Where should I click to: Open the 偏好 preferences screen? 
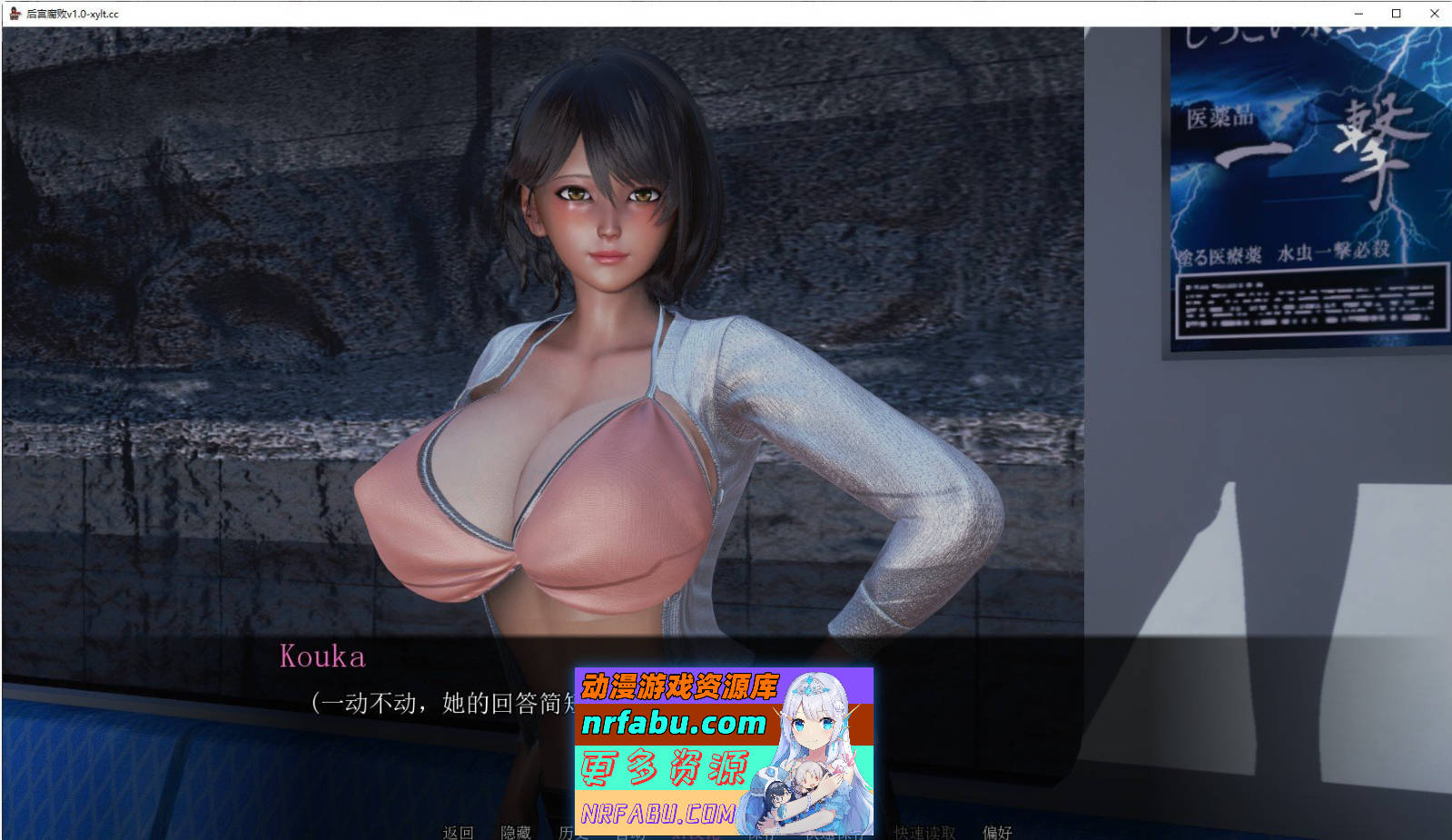point(994,834)
